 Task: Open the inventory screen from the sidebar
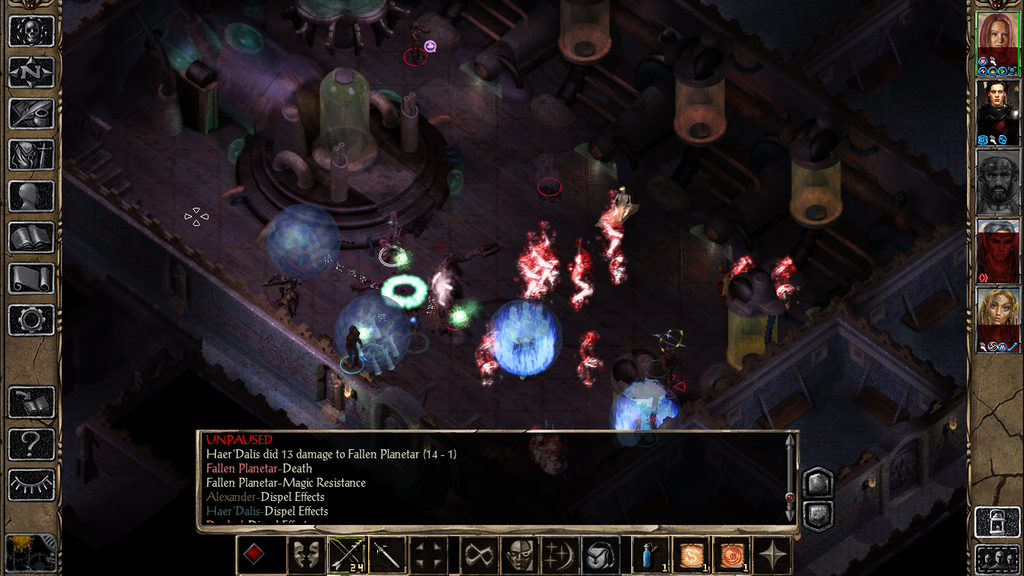[31, 154]
